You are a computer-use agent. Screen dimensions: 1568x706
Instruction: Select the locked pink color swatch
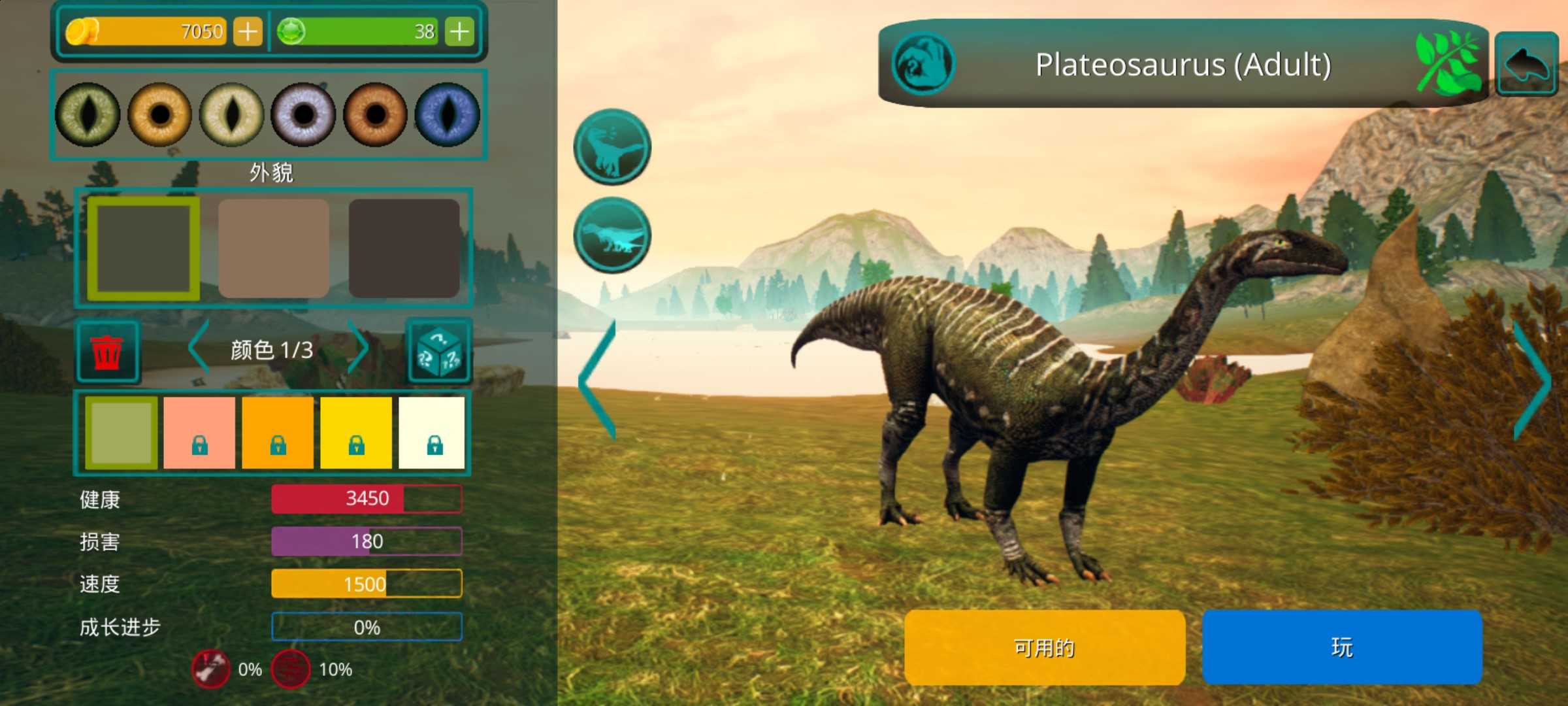click(x=199, y=433)
